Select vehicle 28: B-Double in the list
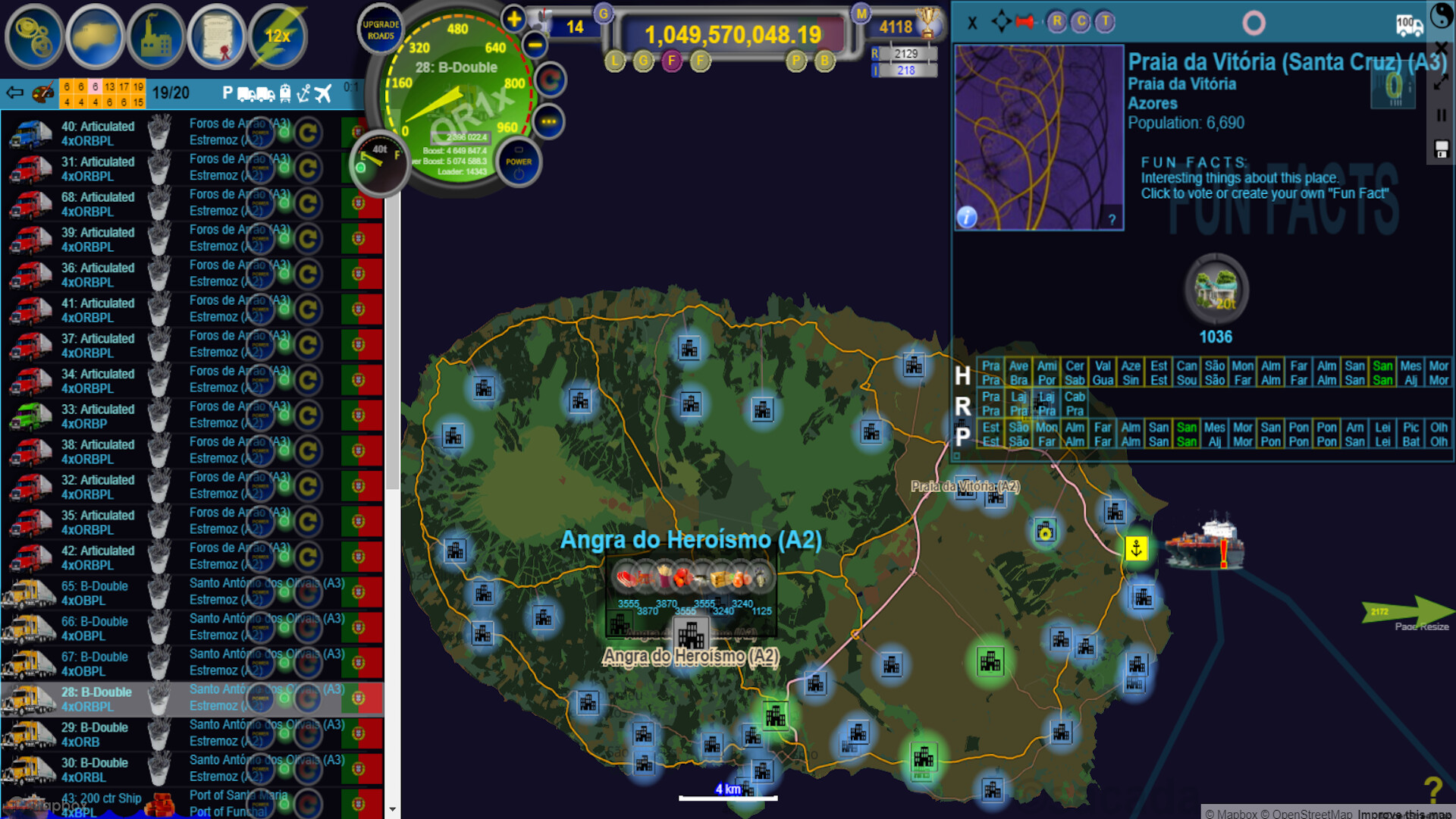This screenshot has height=819, width=1456. pos(99,698)
